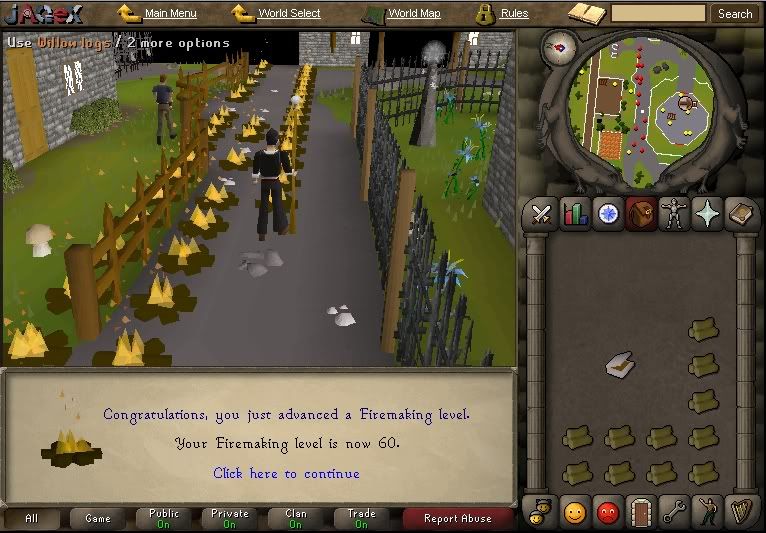Hit the Search button
The height and width of the screenshot is (533, 766).
735,14
